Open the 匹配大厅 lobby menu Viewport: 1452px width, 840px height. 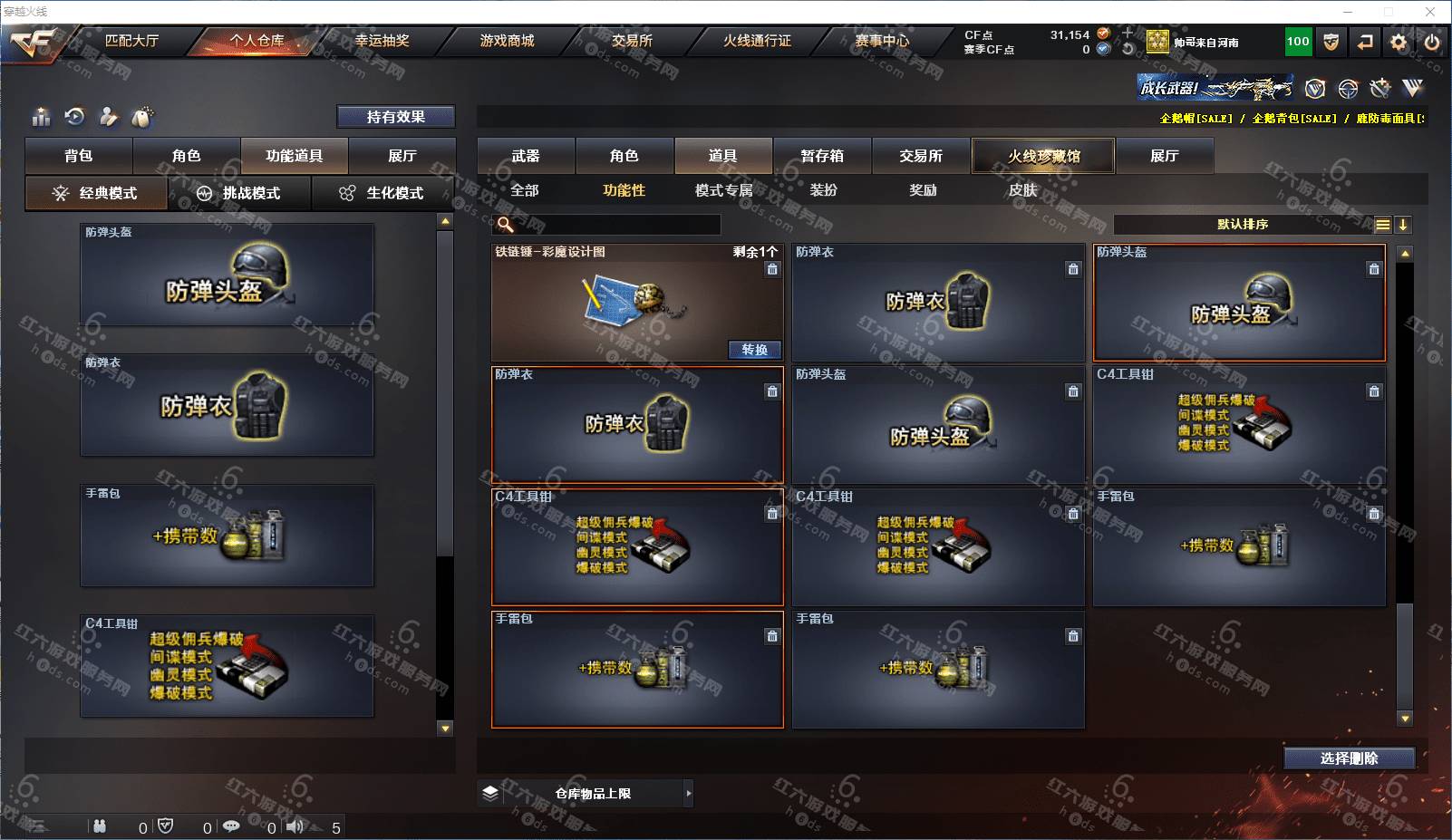(x=131, y=41)
